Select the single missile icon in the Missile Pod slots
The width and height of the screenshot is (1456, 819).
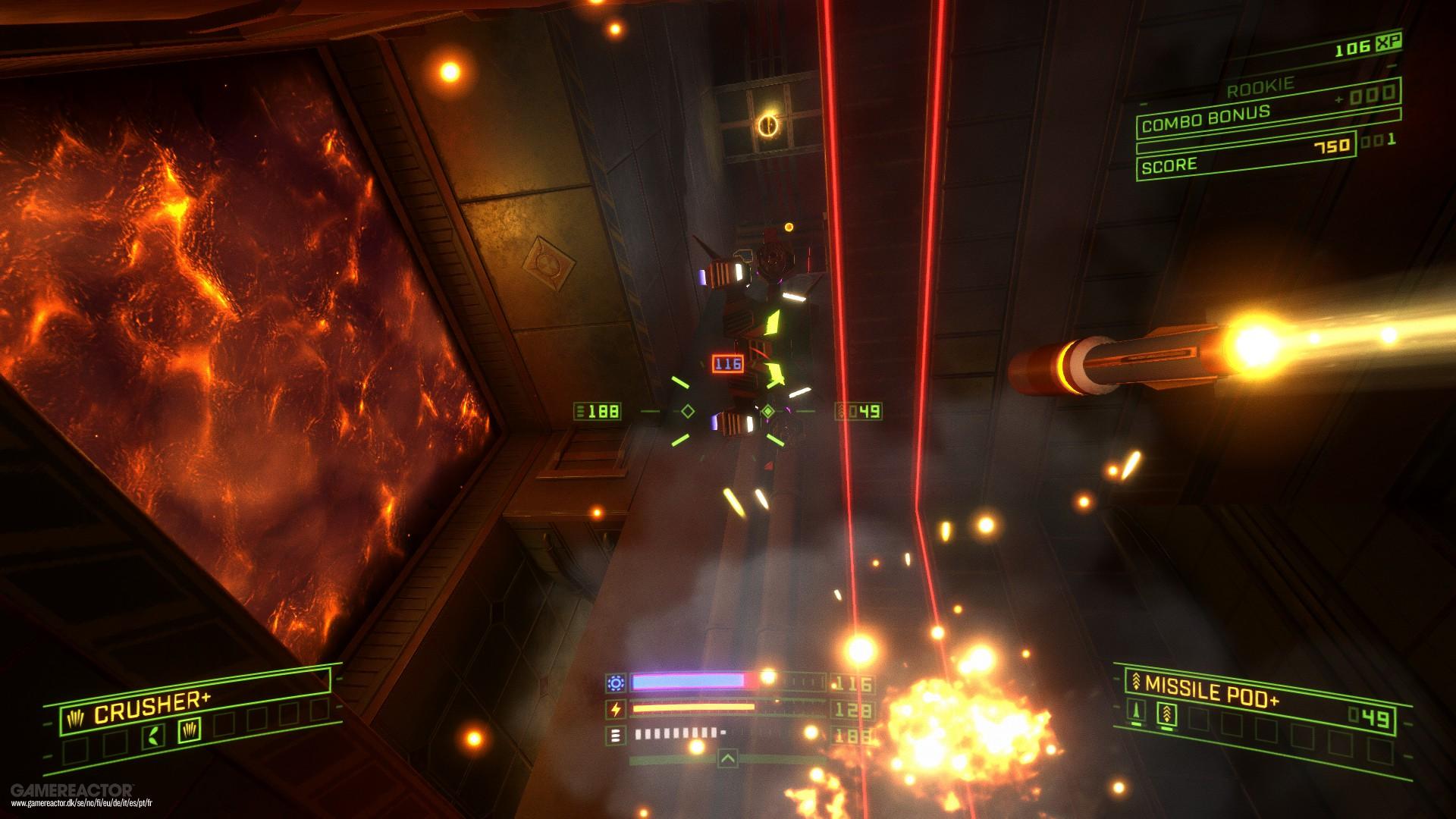click(1136, 713)
